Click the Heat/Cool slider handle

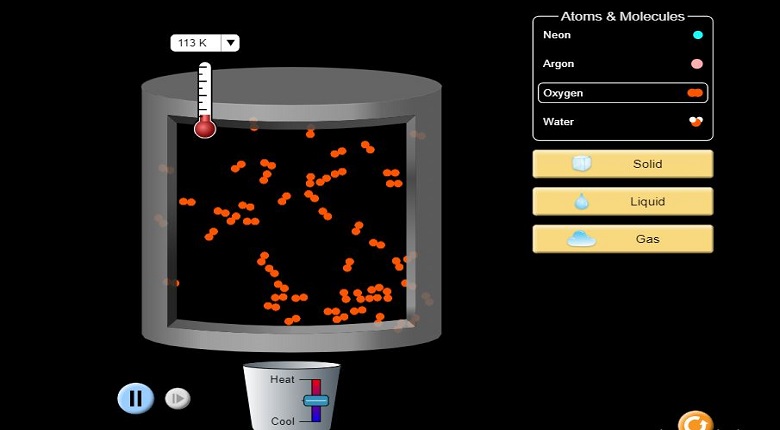tap(315, 400)
